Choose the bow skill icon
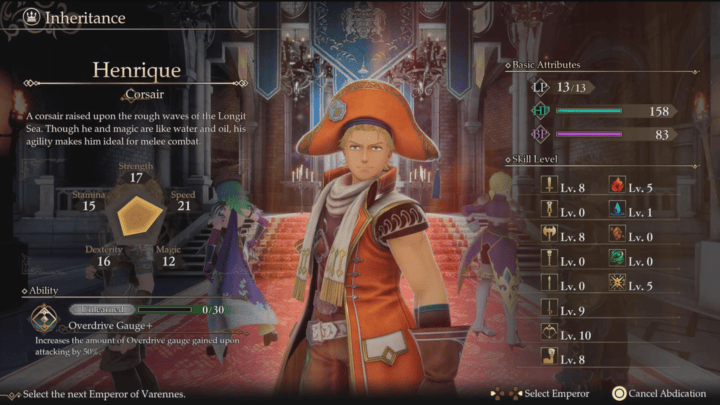Image resolution: width=720 pixels, height=405 pixels. click(549, 332)
